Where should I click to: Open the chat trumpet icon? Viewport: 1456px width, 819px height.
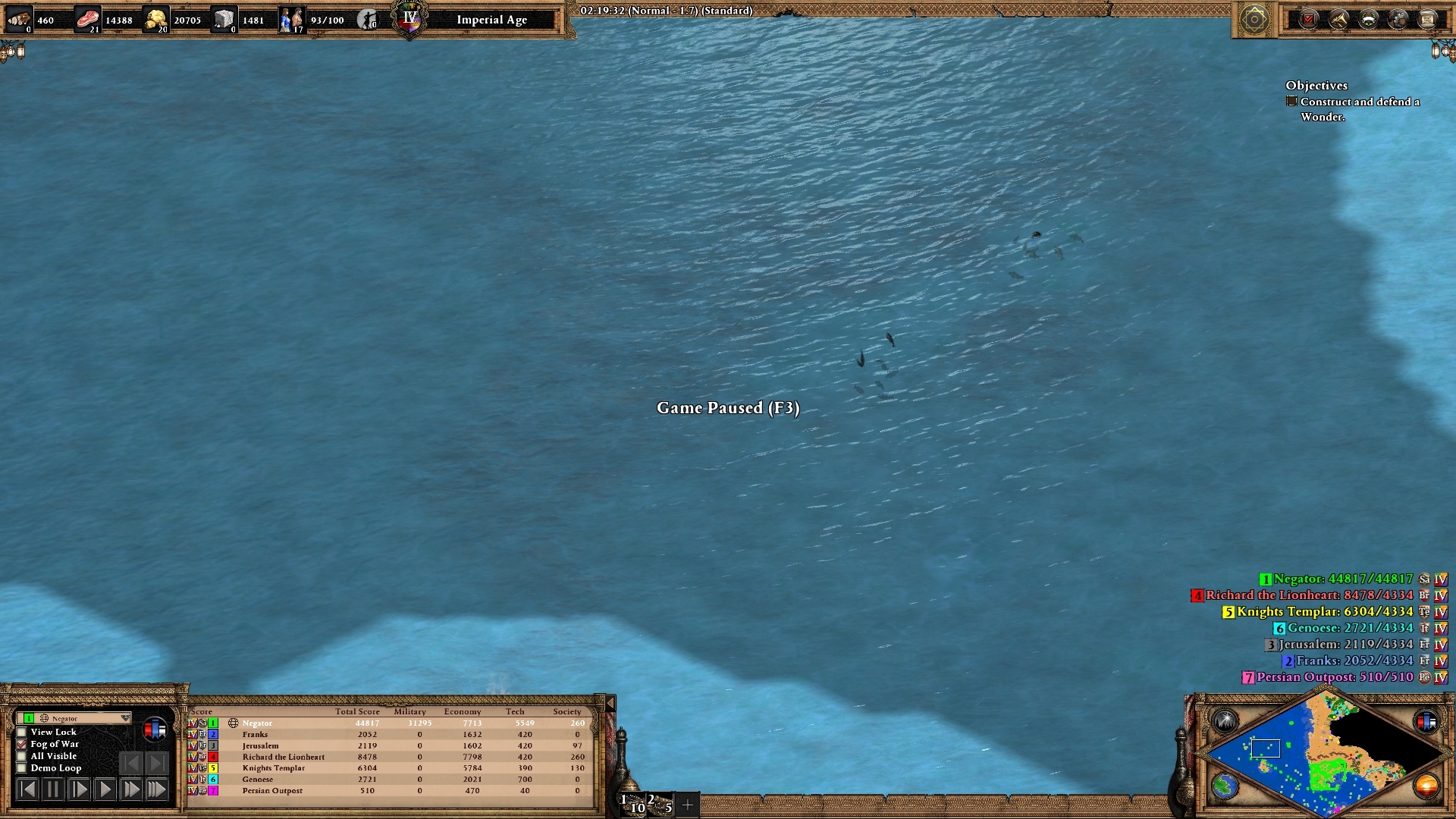pos(1339,19)
